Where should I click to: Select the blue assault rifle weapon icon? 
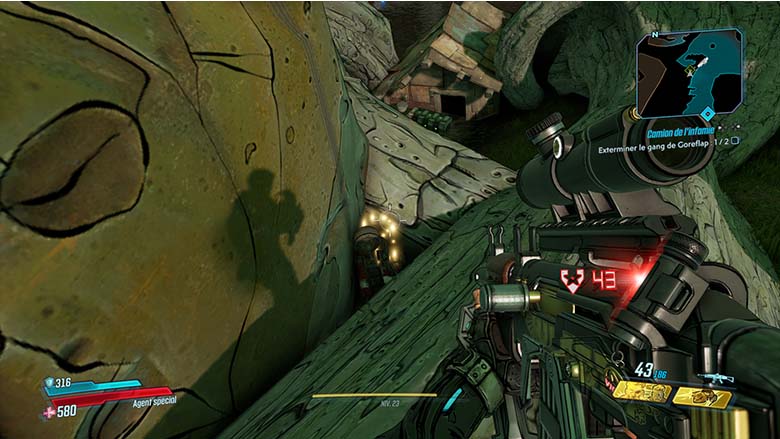(716, 378)
